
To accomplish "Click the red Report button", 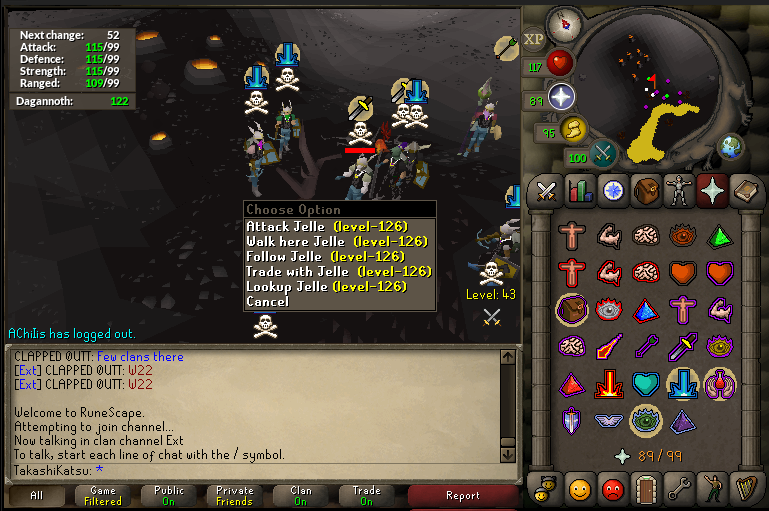I will [462, 495].
